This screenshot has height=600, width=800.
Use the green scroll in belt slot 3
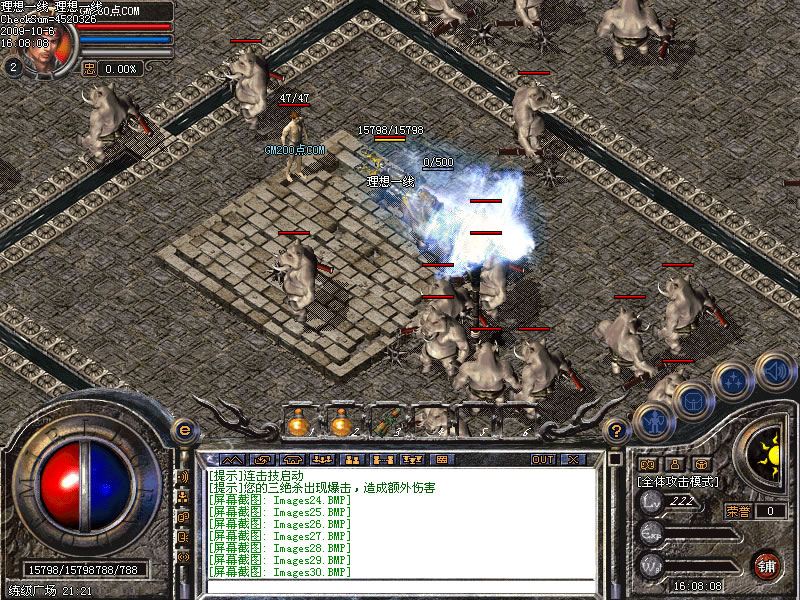point(385,423)
